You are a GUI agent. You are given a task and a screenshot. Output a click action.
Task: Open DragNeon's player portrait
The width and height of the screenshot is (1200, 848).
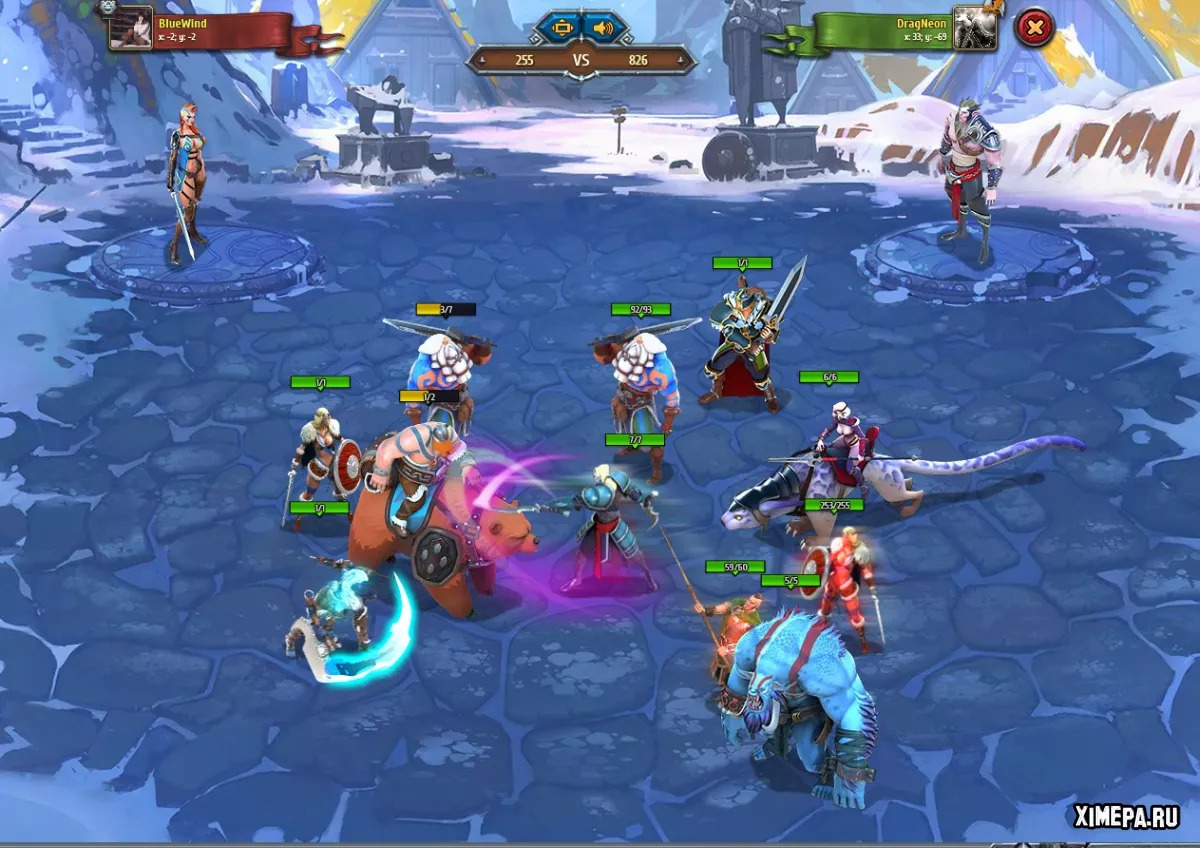pos(975,28)
